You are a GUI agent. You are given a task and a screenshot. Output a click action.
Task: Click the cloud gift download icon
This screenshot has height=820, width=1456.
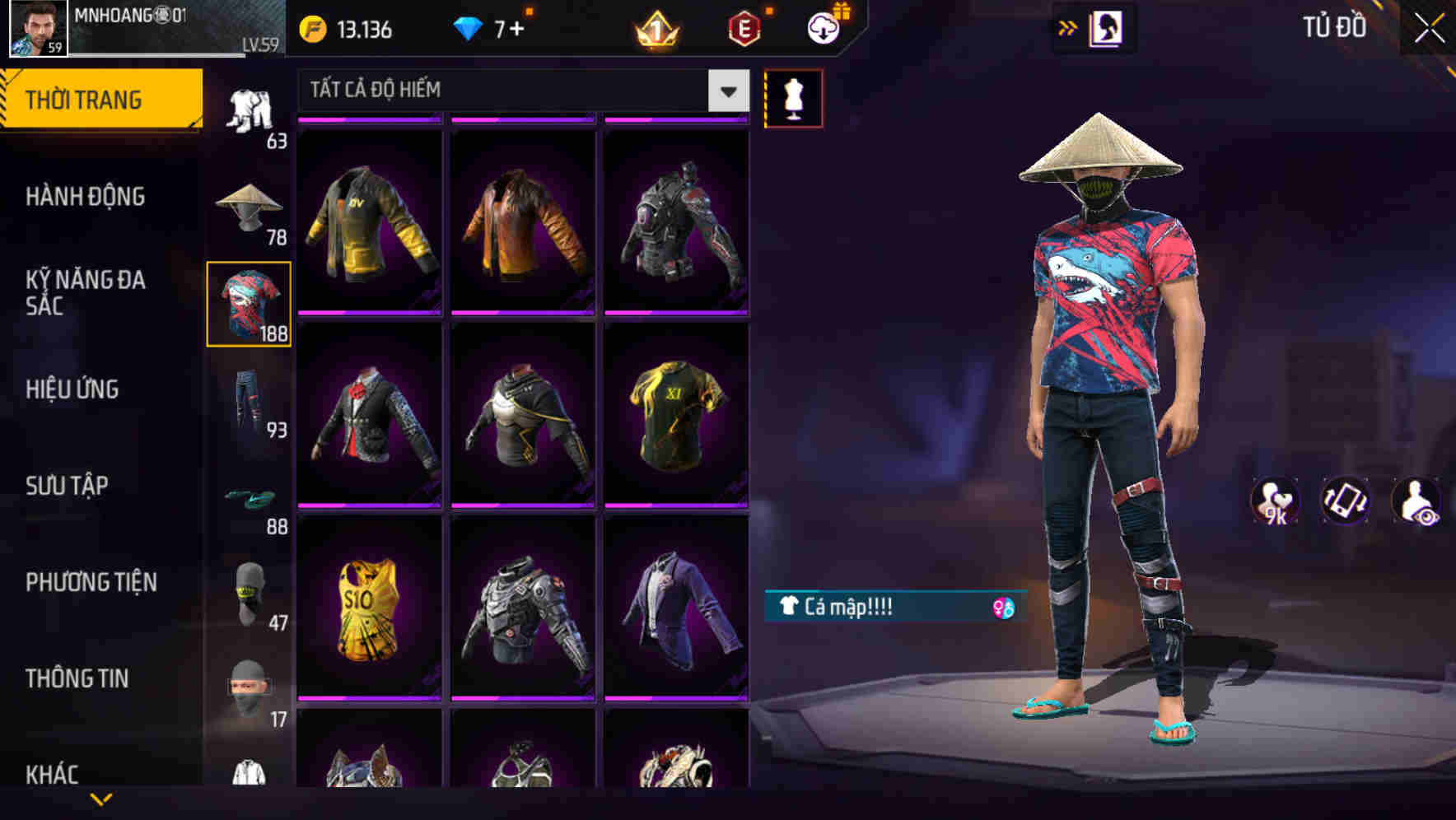(824, 26)
